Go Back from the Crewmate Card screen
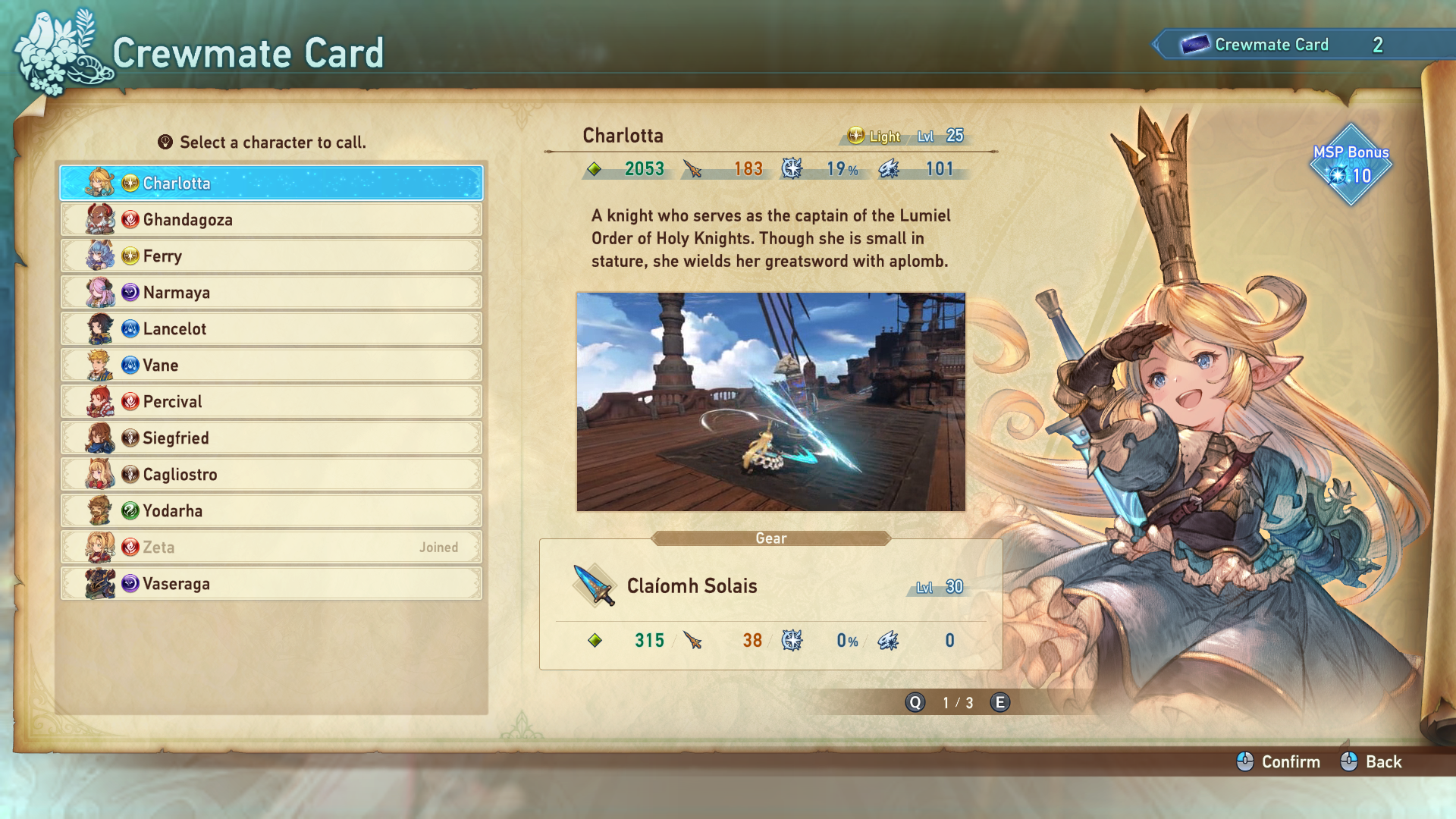Screen dimensions: 1456x819 pyautogui.click(x=1372, y=762)
